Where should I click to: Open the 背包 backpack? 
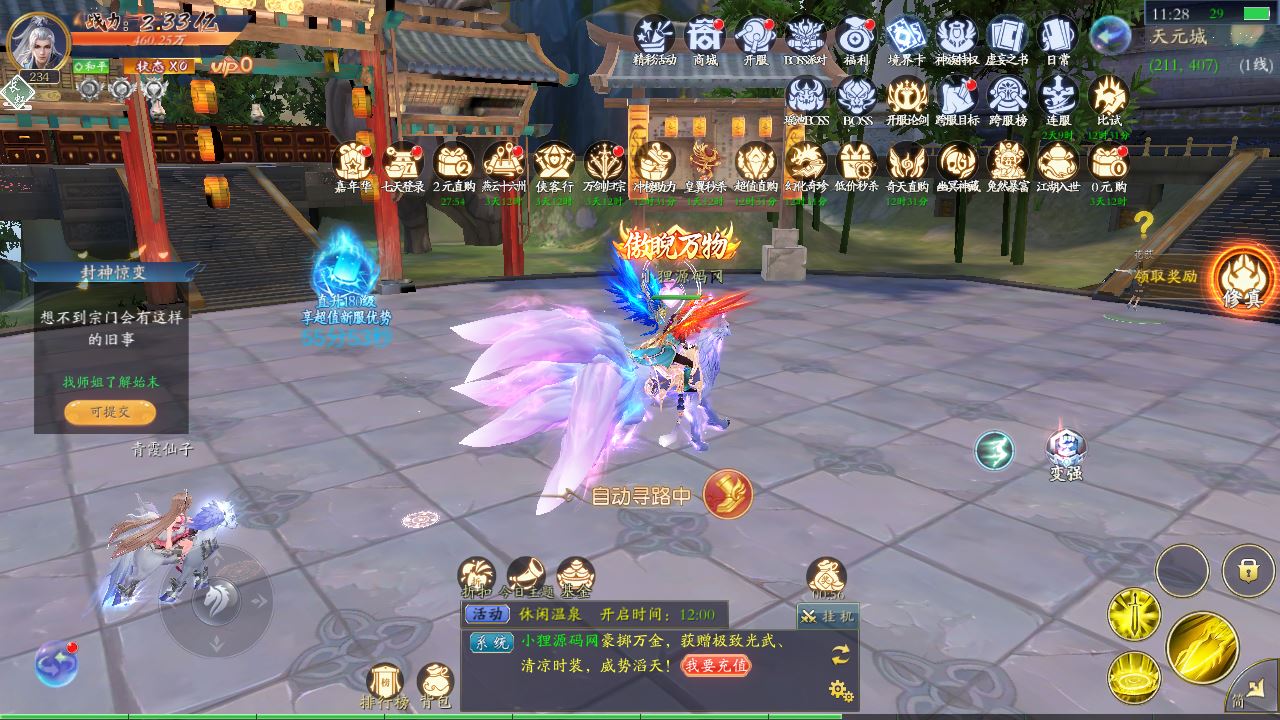coord(435,683)
